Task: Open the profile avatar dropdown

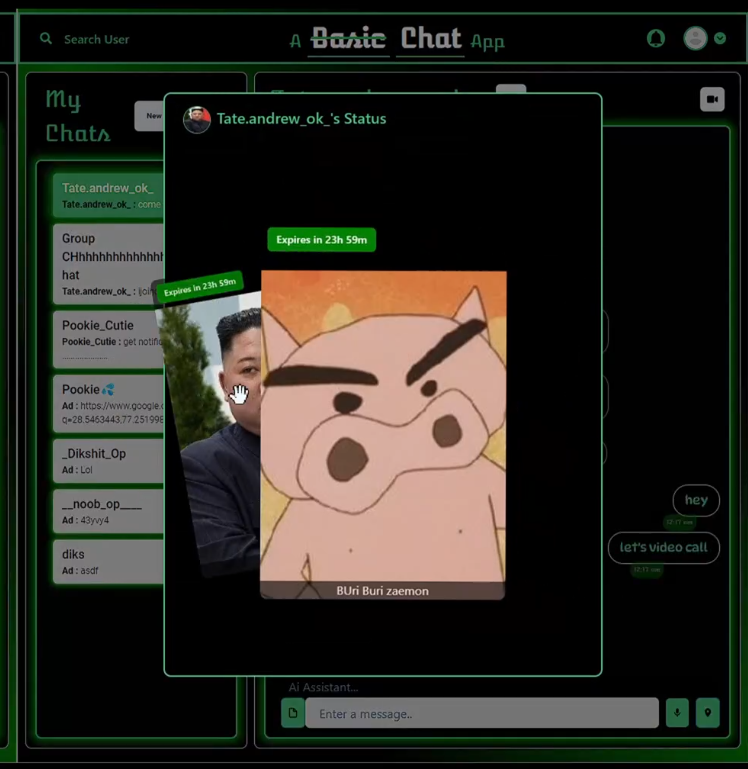Action: pos(704,38)
